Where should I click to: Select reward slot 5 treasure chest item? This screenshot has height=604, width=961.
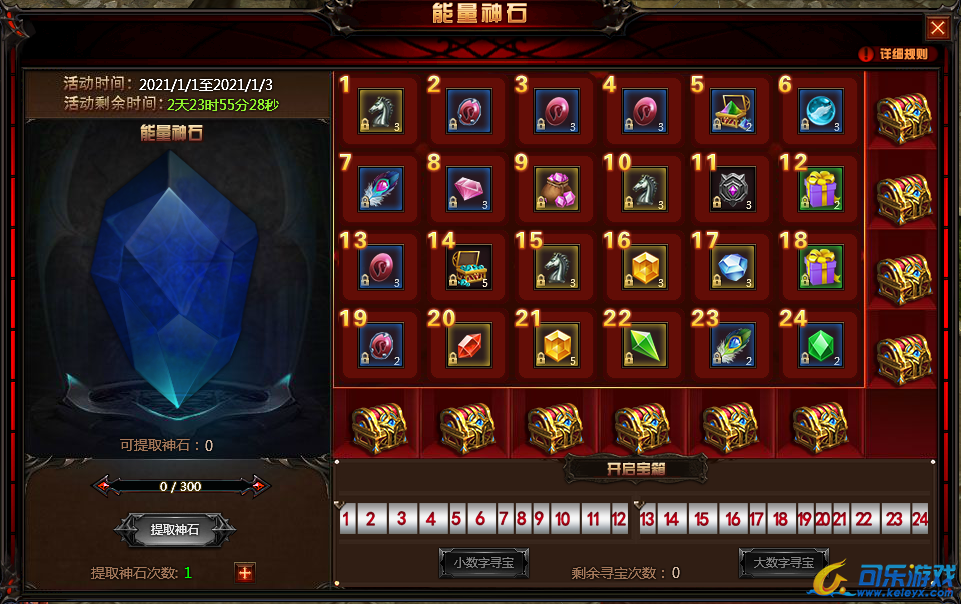(x=733, y=111)
